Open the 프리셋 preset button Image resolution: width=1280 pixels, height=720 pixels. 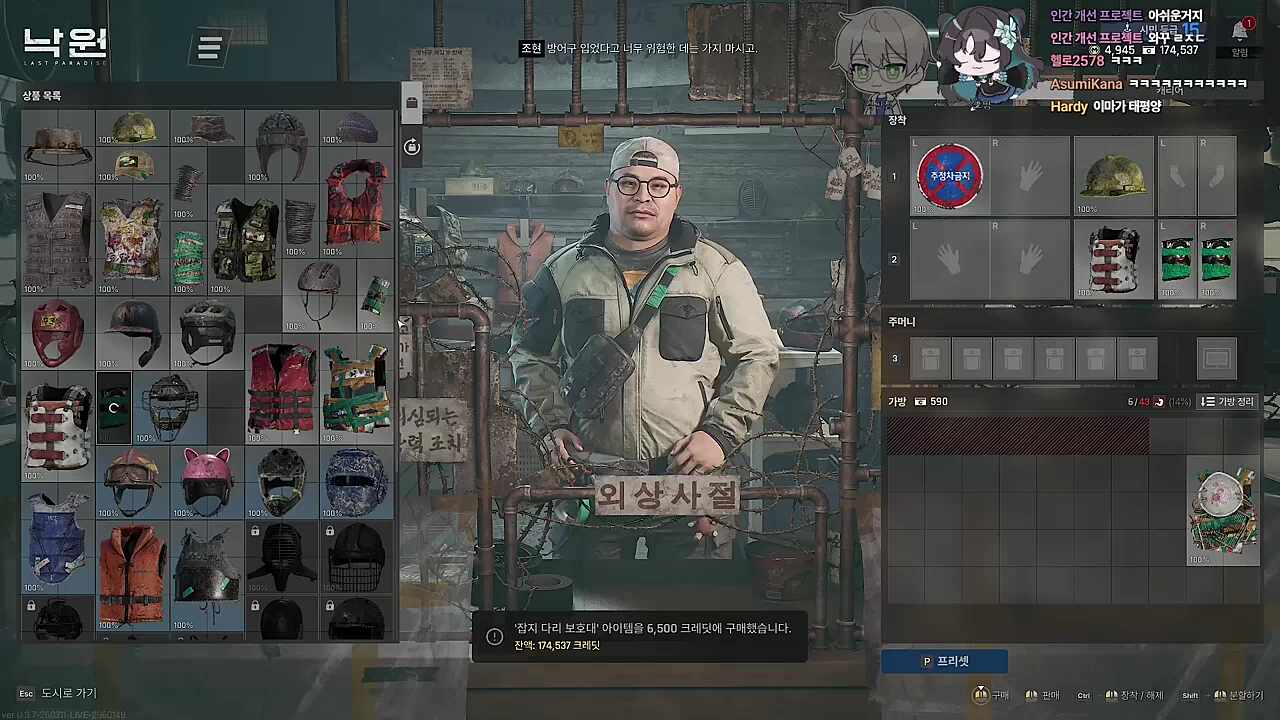pos(944,661)
